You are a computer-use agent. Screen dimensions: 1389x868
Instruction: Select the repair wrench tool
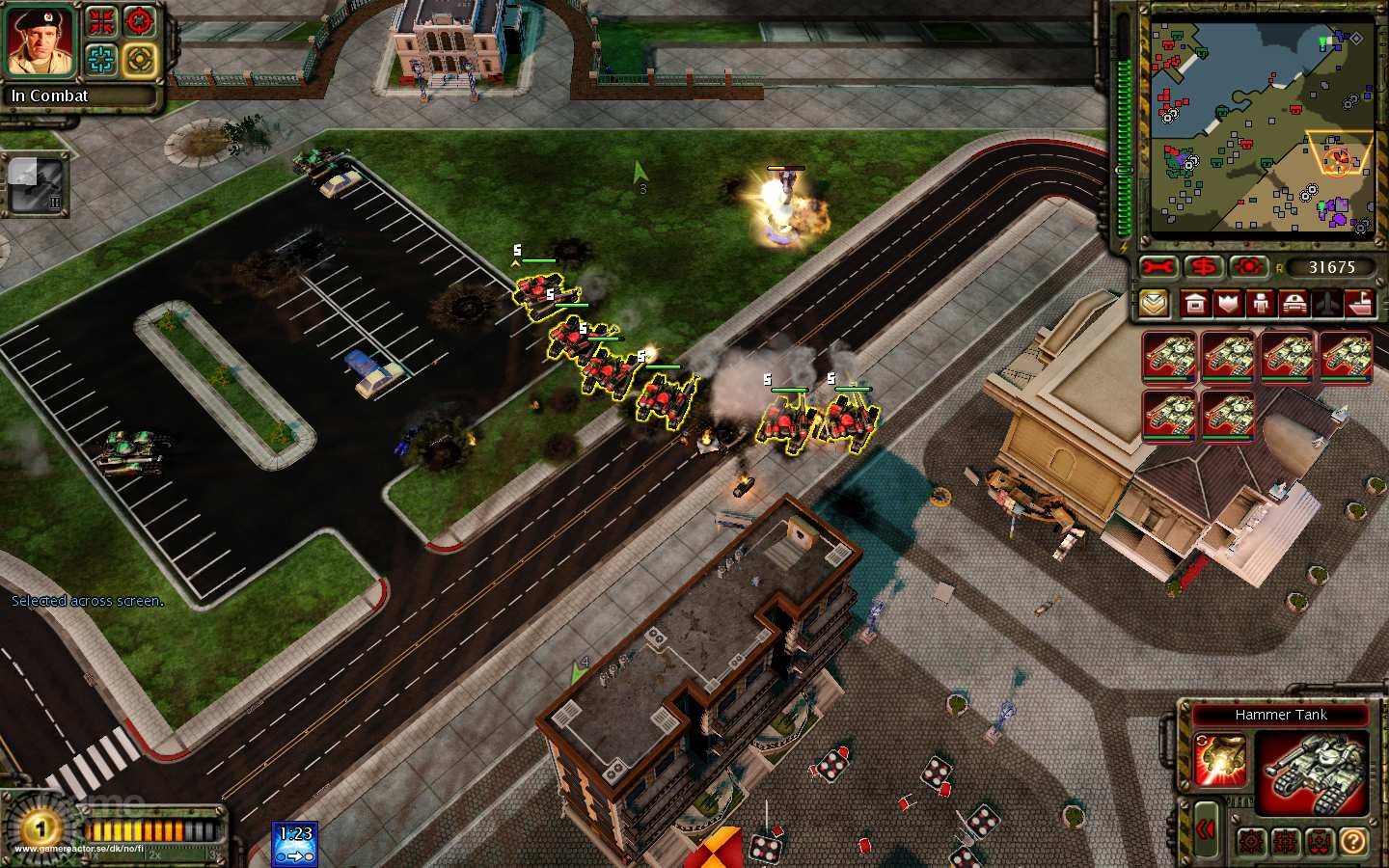[1157, 267]
